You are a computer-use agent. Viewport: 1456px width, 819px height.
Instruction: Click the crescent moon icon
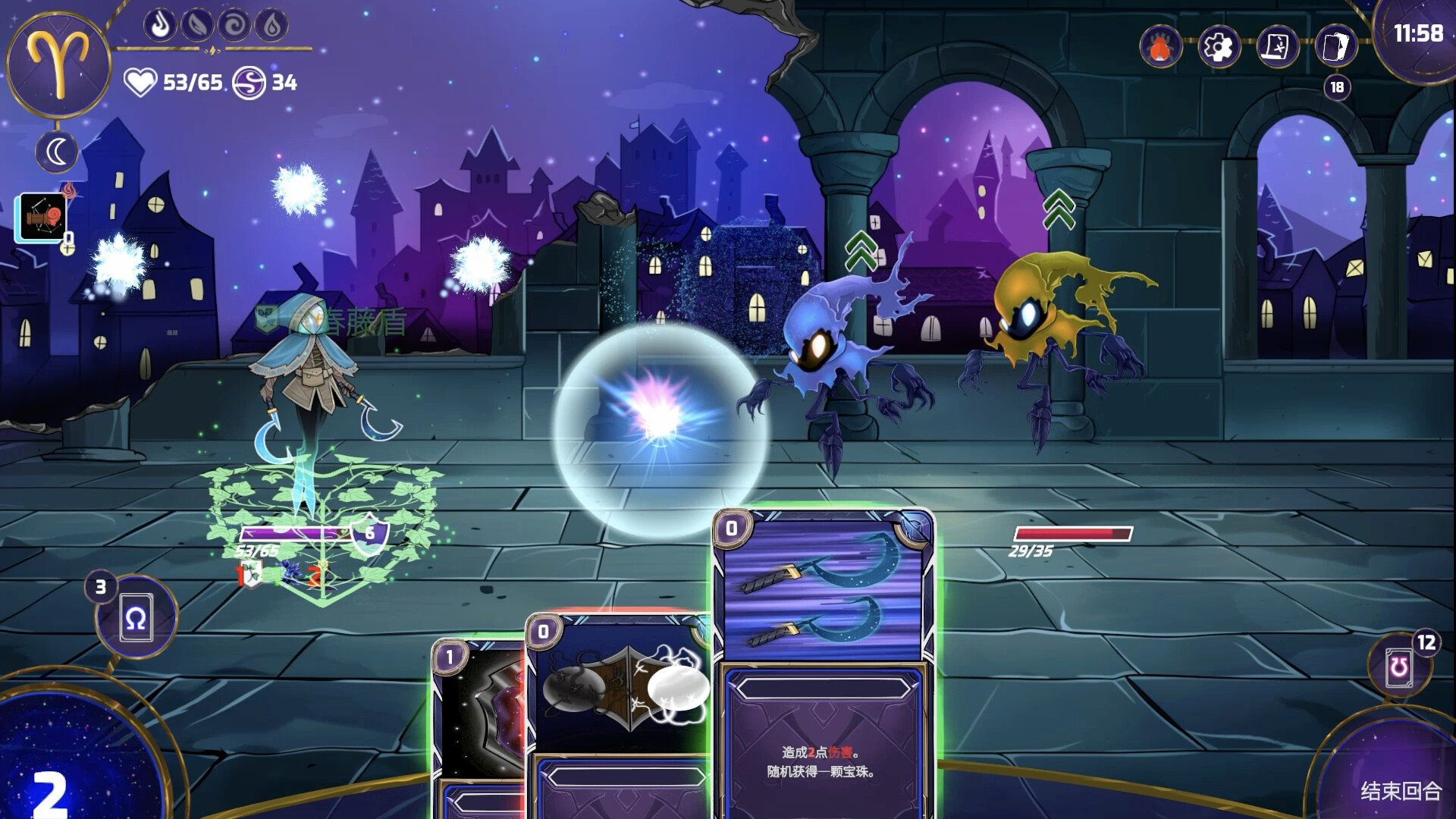coord(58,152)
